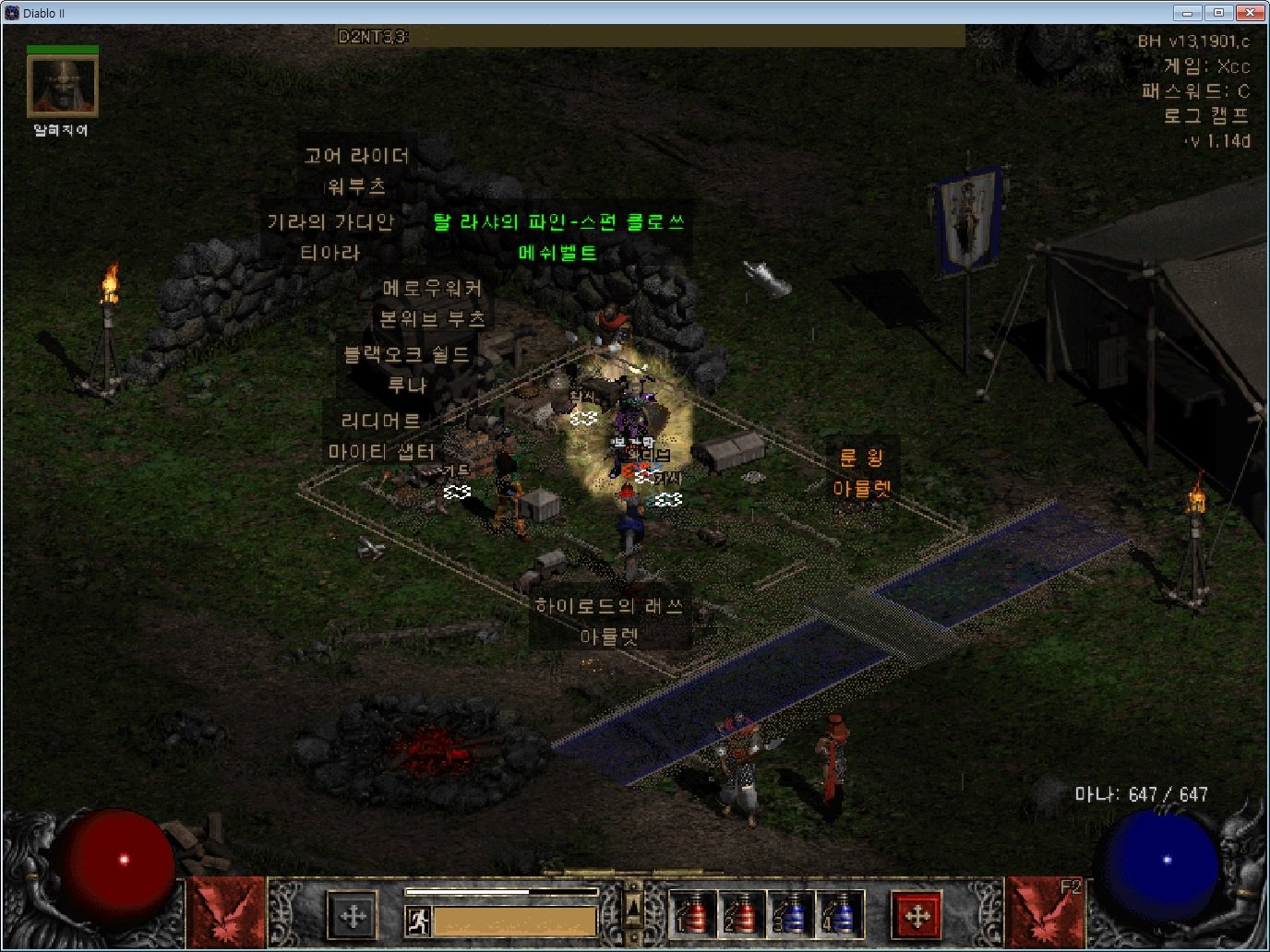Viewport: 1270px width, 952px height.
Task: Pick up the 마이티 샙터 item label
Action: pyautogui.click(x=381, y=452)
